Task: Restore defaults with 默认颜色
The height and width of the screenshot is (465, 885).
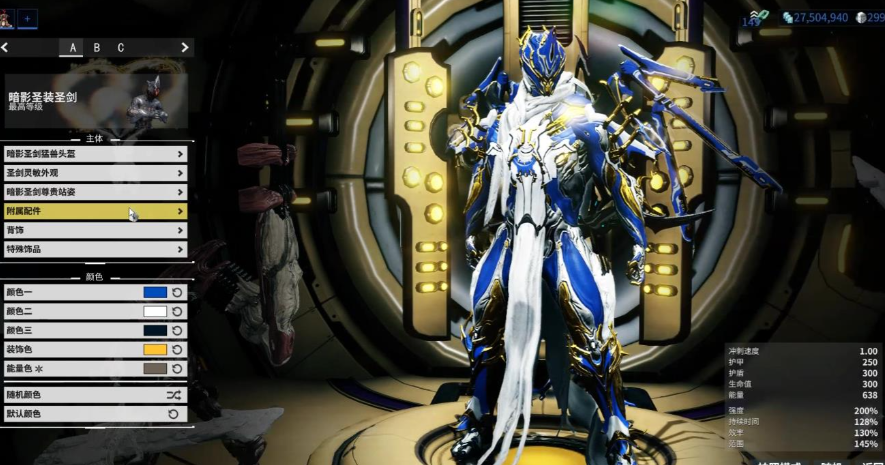Action: [95, 414]
